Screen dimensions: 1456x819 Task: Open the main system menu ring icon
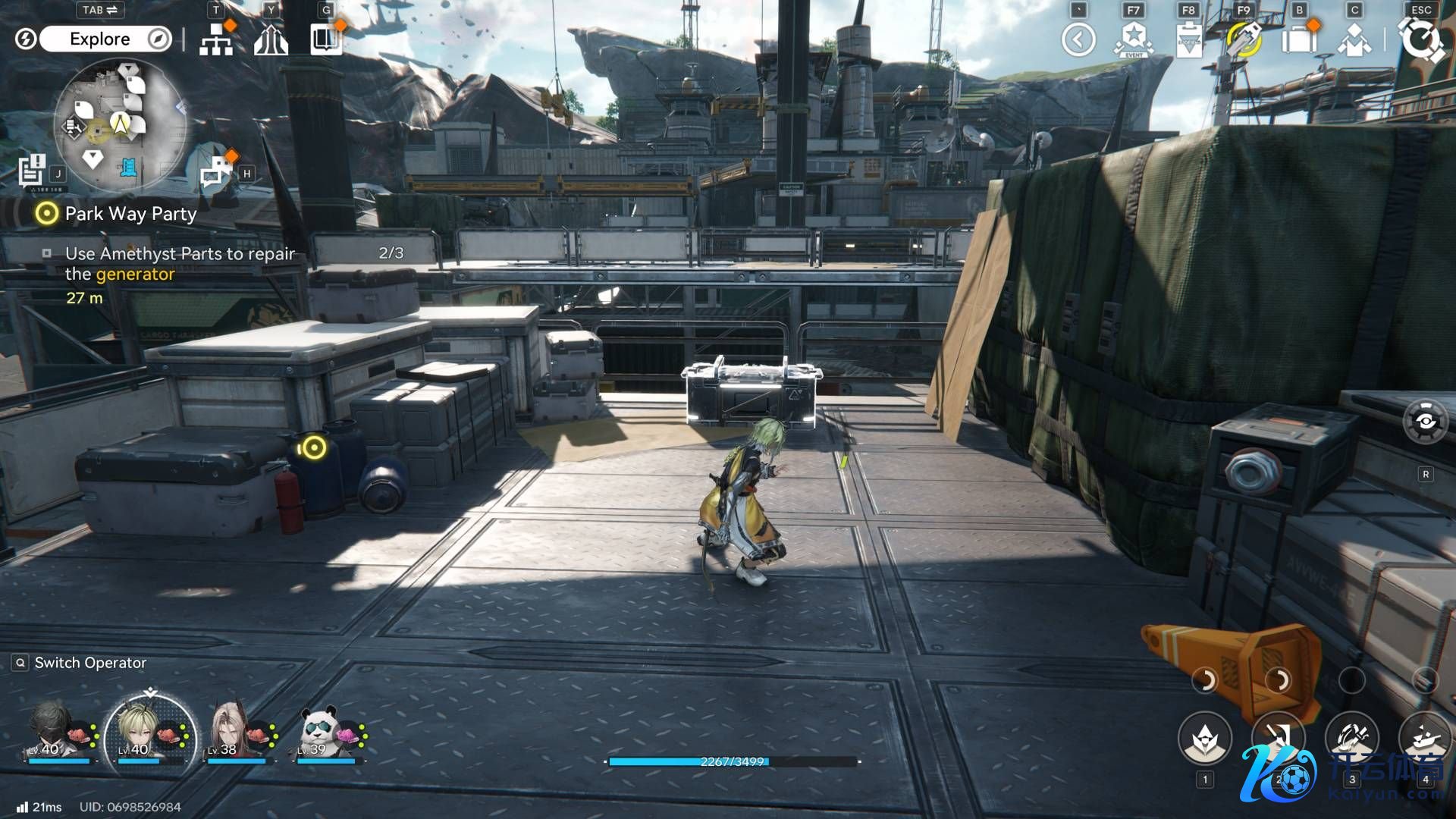pos(1420,39)
